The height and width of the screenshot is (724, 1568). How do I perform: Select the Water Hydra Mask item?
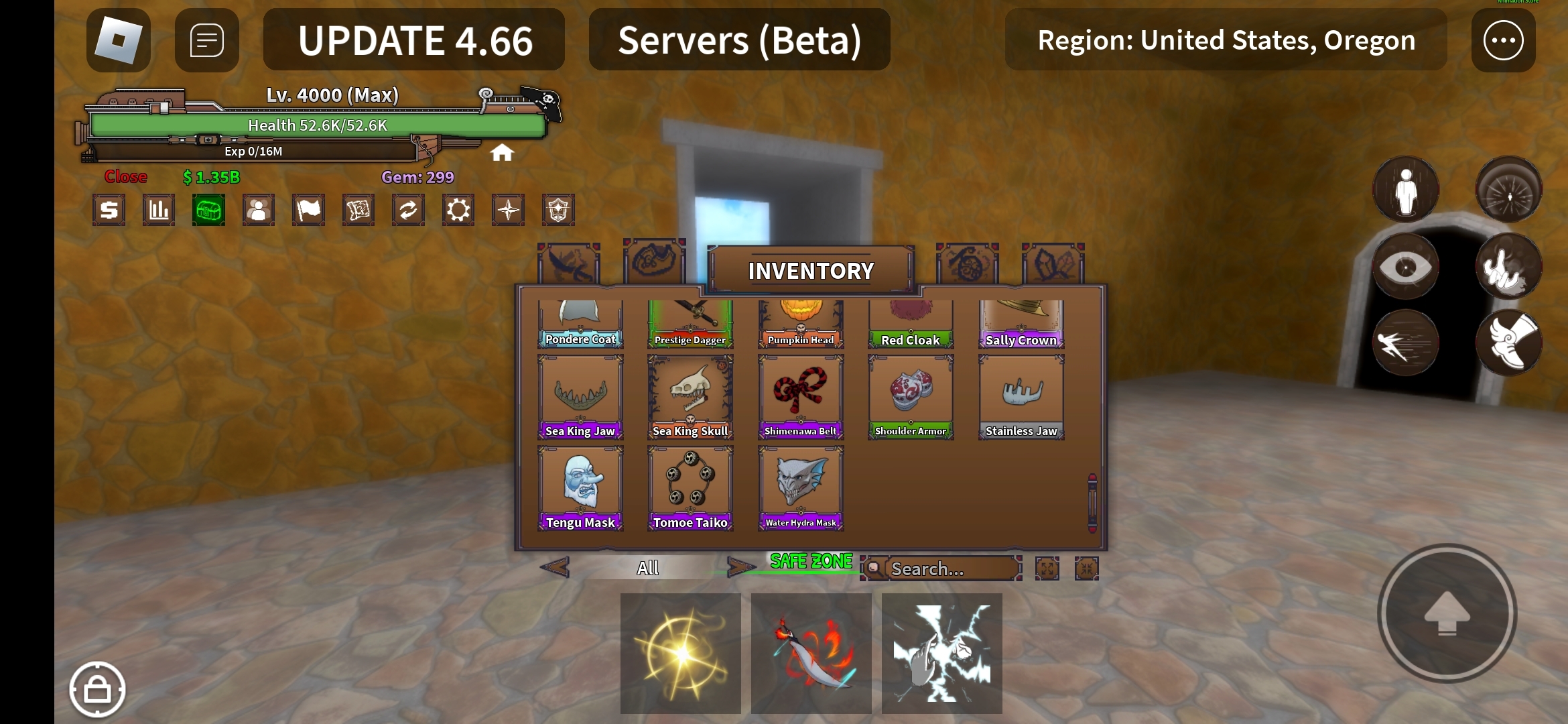pos(801,488)
